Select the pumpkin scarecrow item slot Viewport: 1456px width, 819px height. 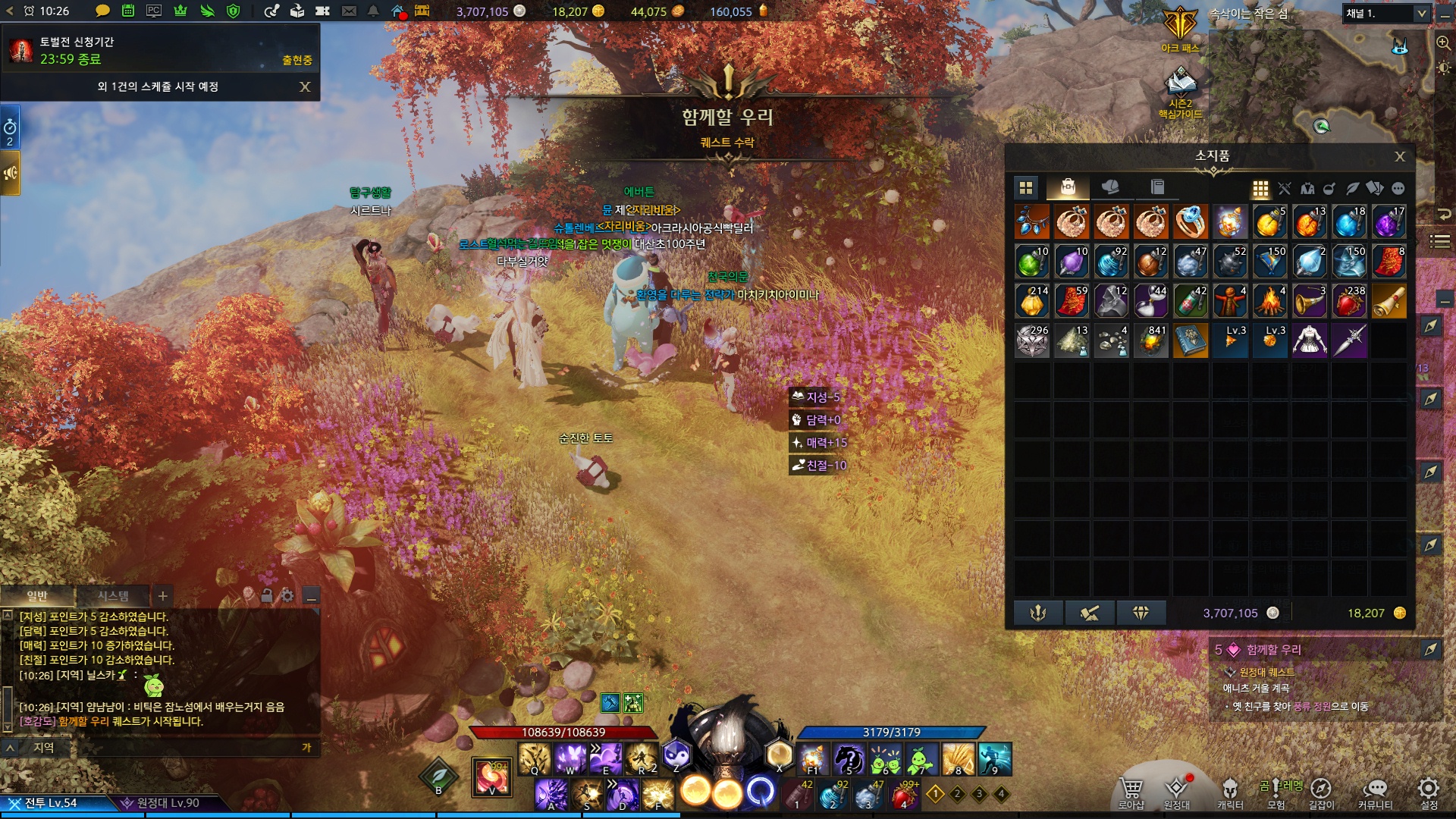pyautogui.click(x=1229, y=301)
